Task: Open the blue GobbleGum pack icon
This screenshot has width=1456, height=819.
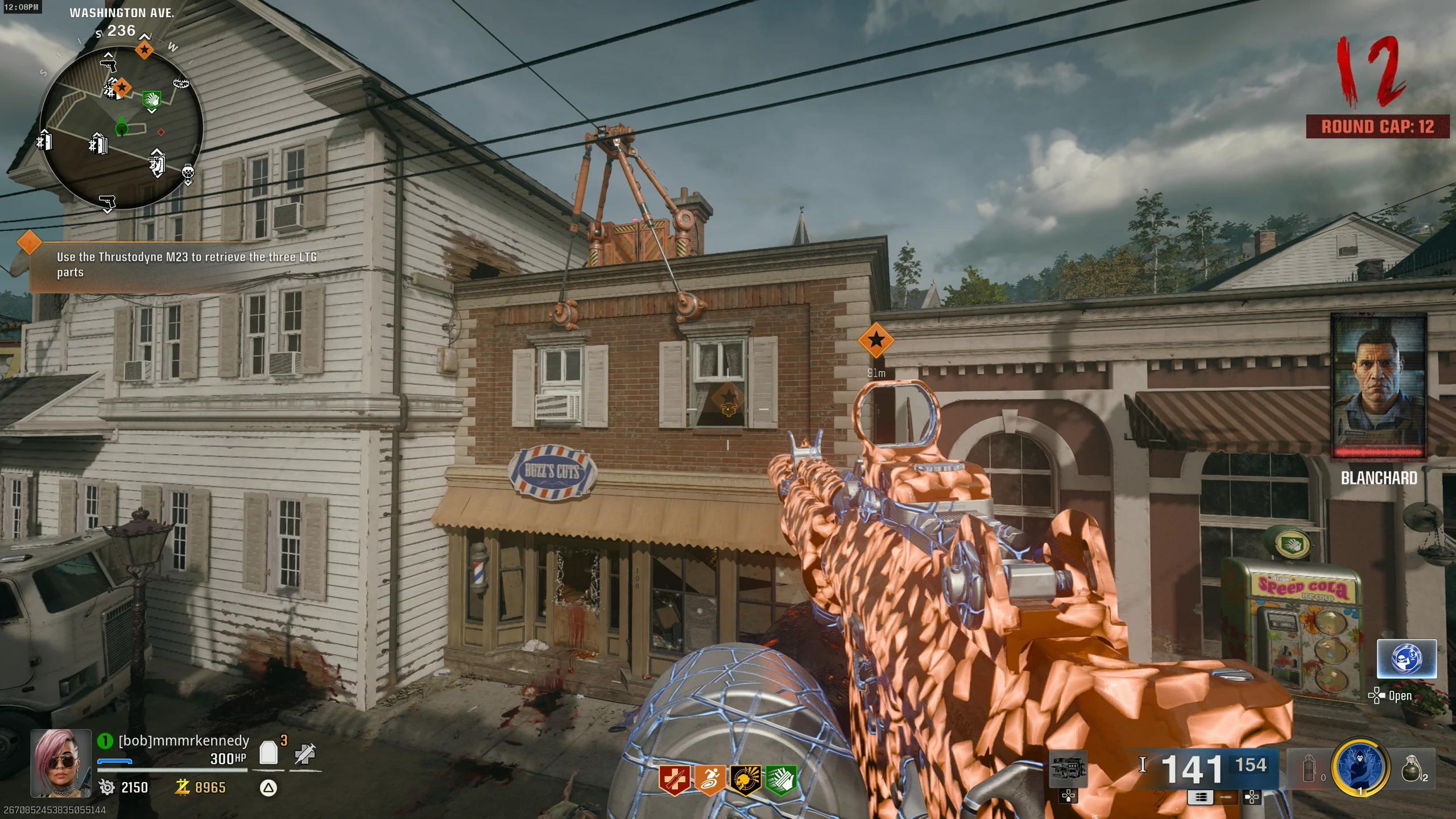Action: tap(1407, 659)
